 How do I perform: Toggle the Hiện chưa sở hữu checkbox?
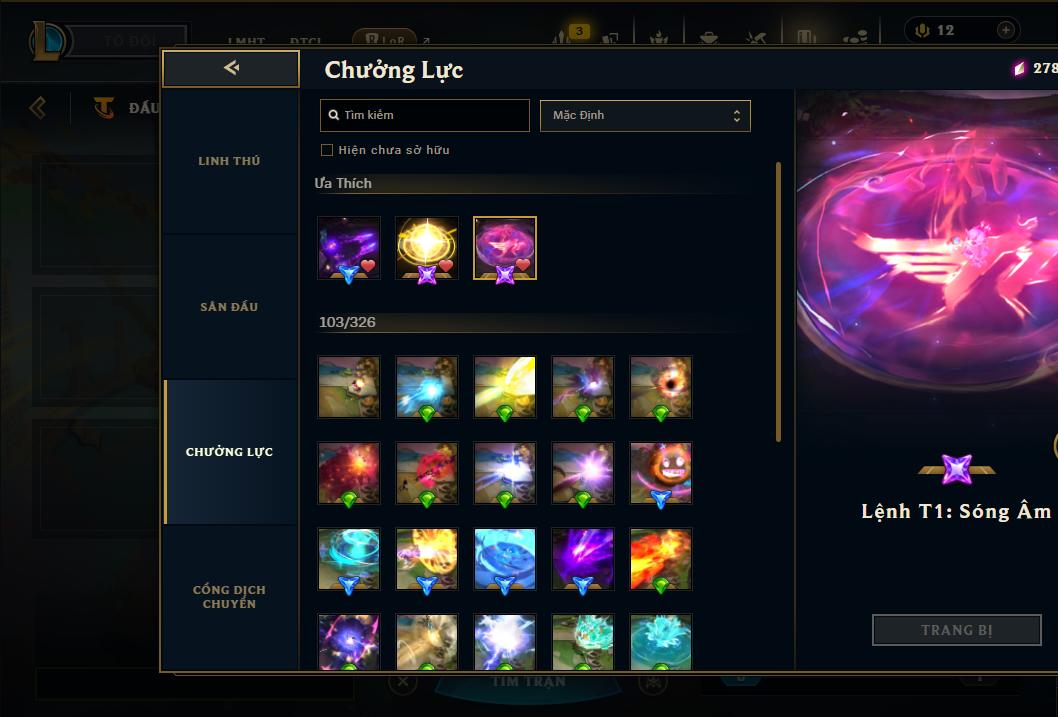pyautogui.click(x=327, y=150)
